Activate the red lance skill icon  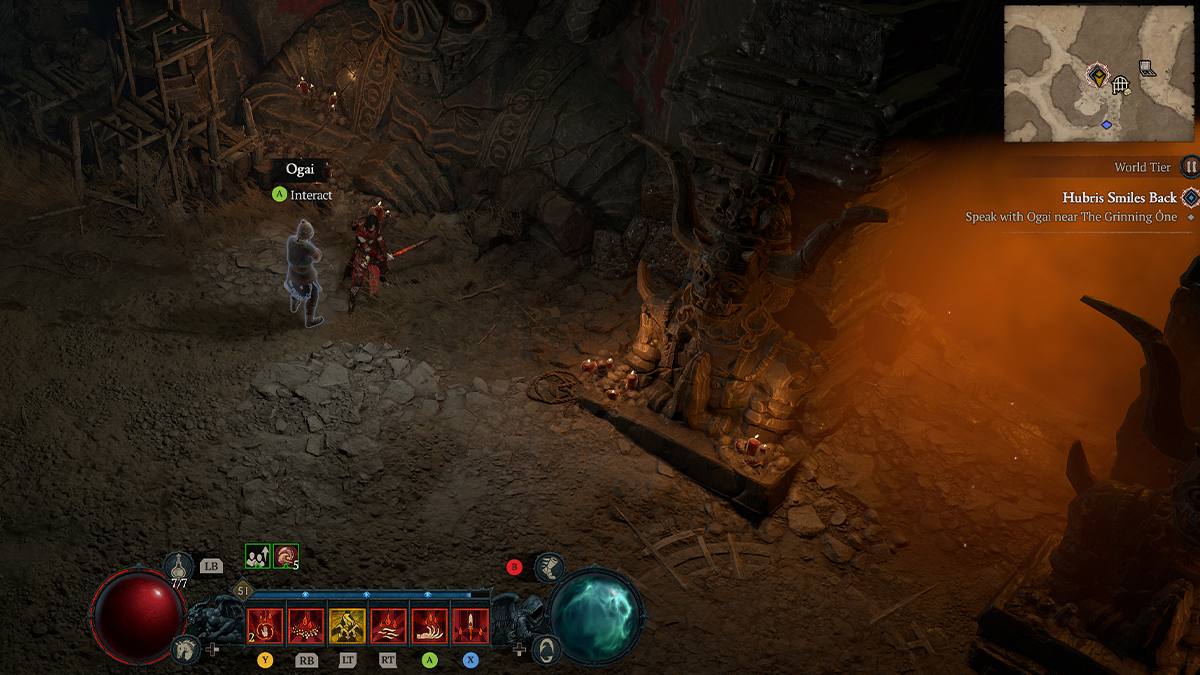point(470,626)
